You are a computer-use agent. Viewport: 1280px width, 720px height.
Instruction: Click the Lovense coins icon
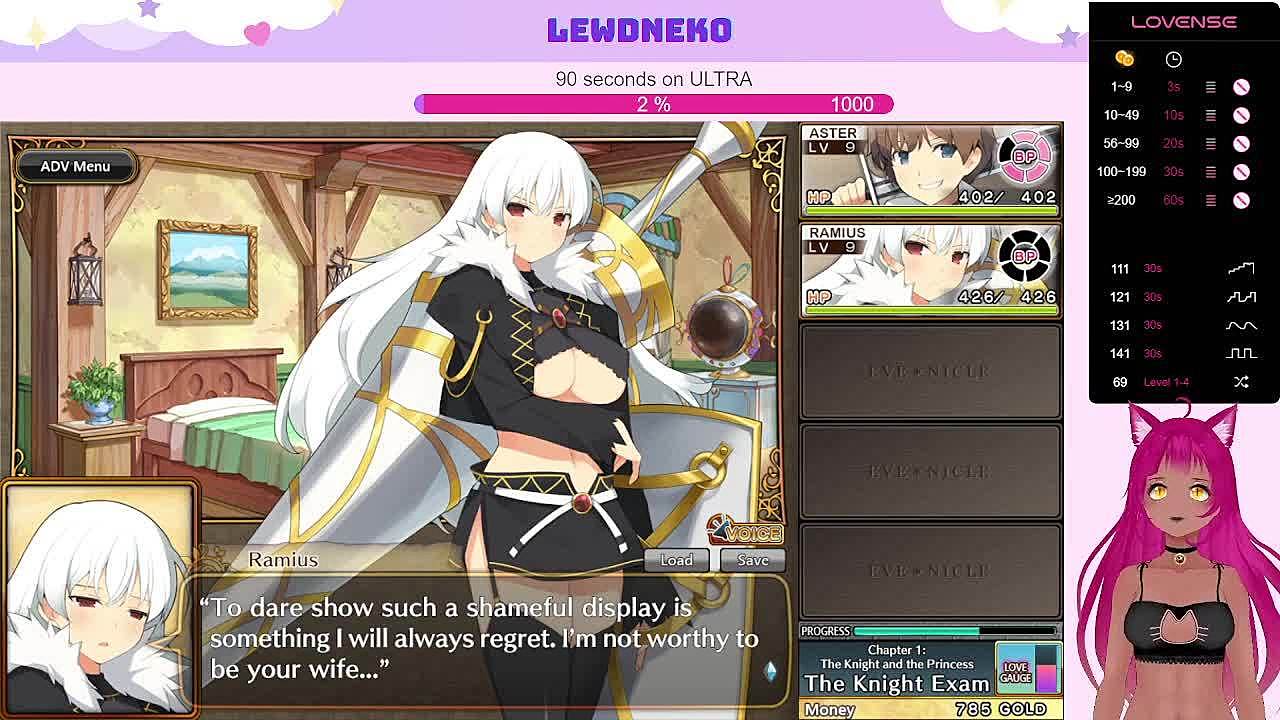tap(1124, 59)
